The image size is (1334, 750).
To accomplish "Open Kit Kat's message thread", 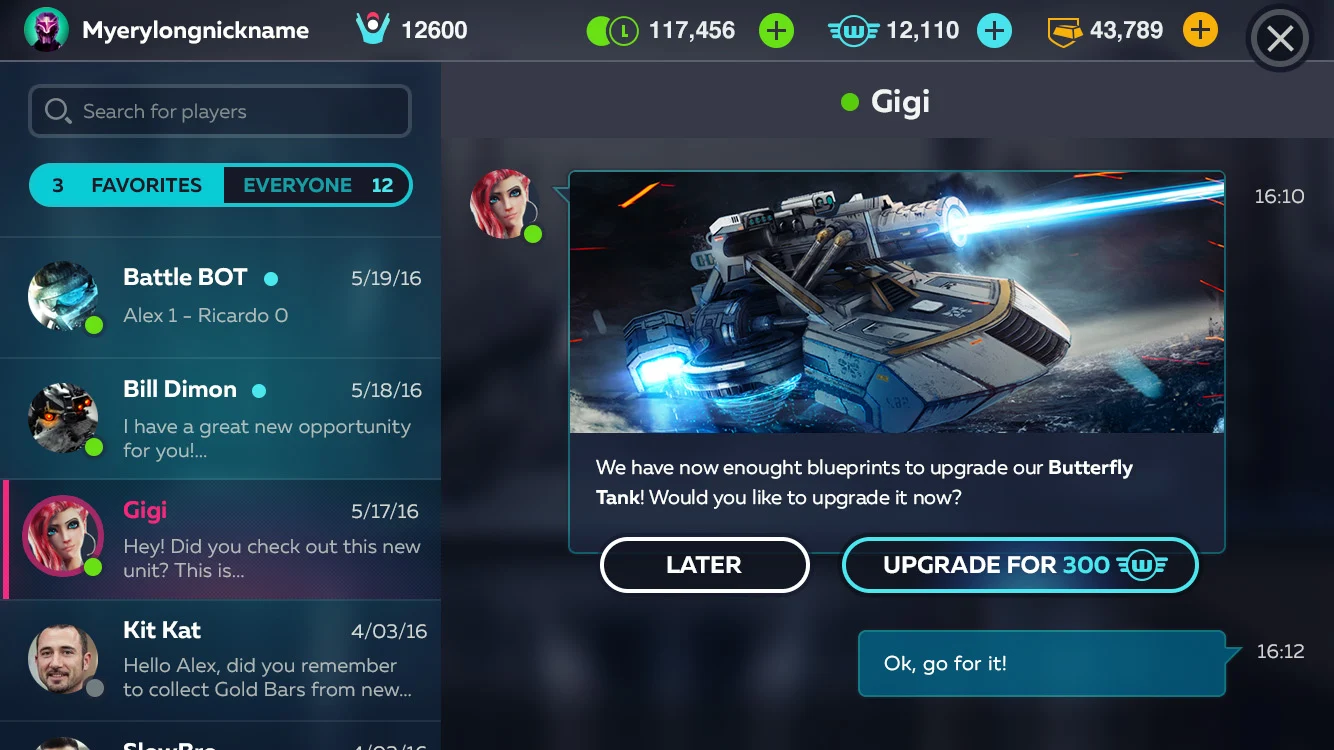I will 220,660.
